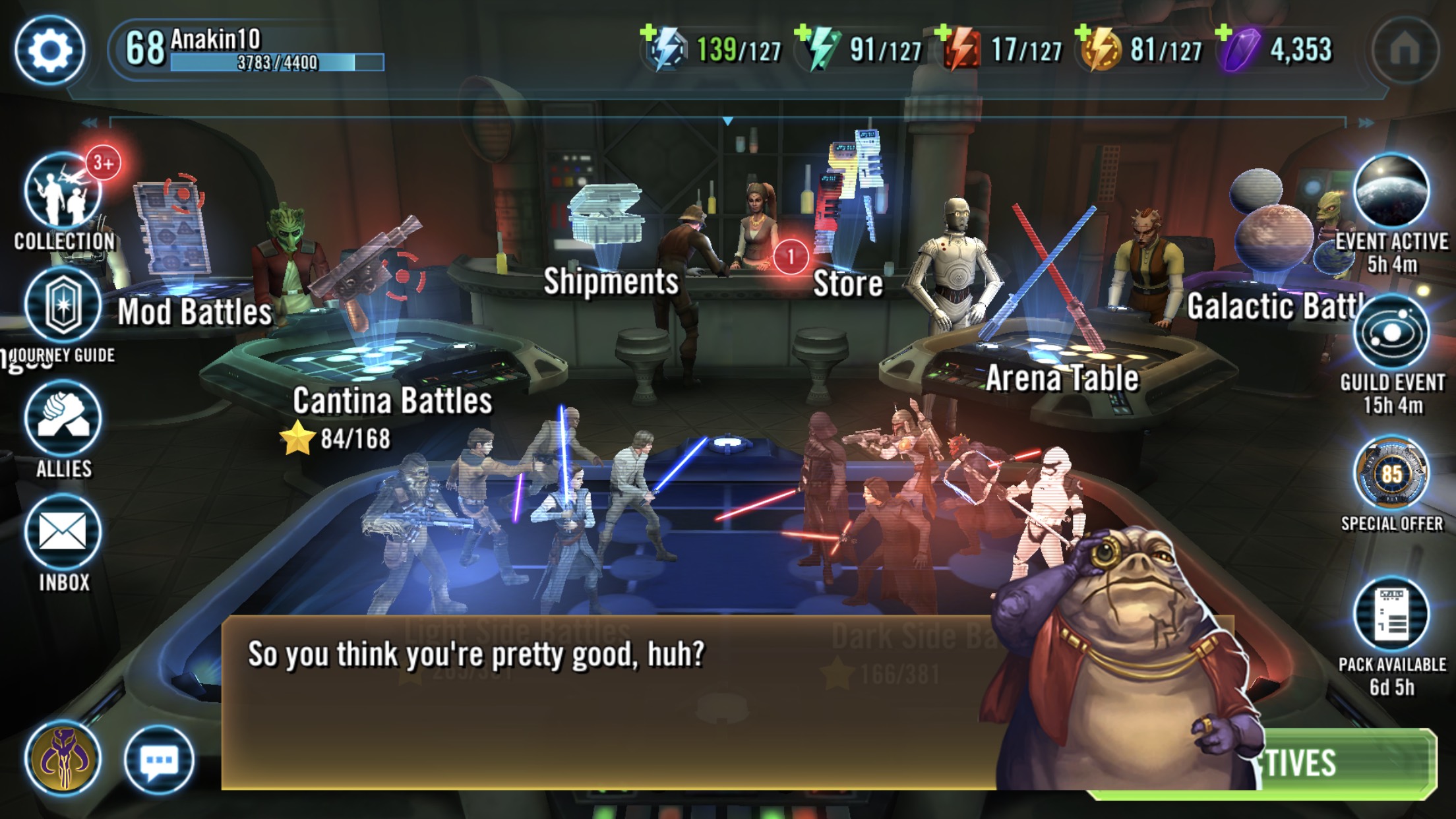Open the Arena Table
The width and height of the screenshot is (1456, 819).
click(1062, 377)
